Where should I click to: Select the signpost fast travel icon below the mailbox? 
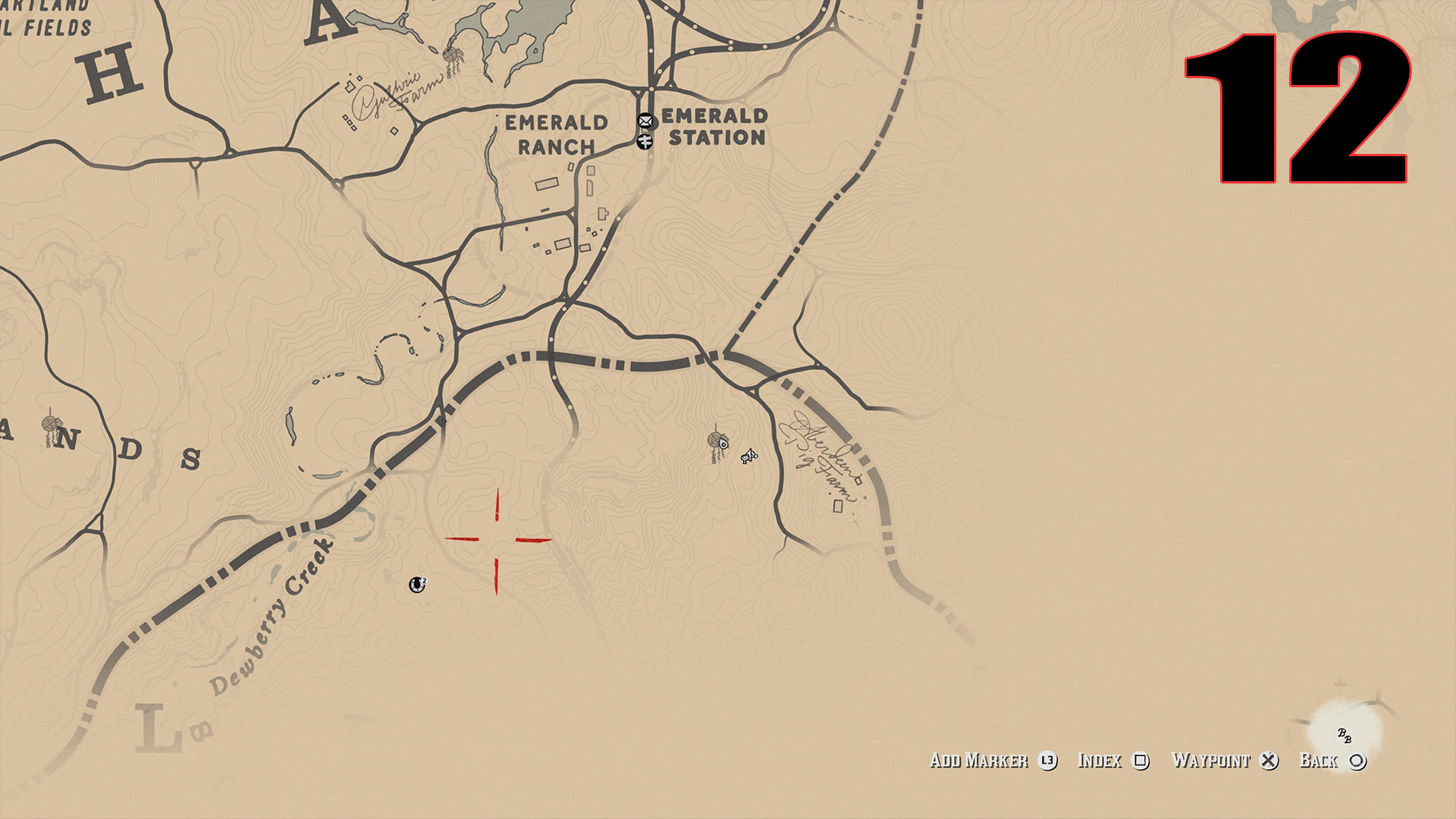point(645,141)
